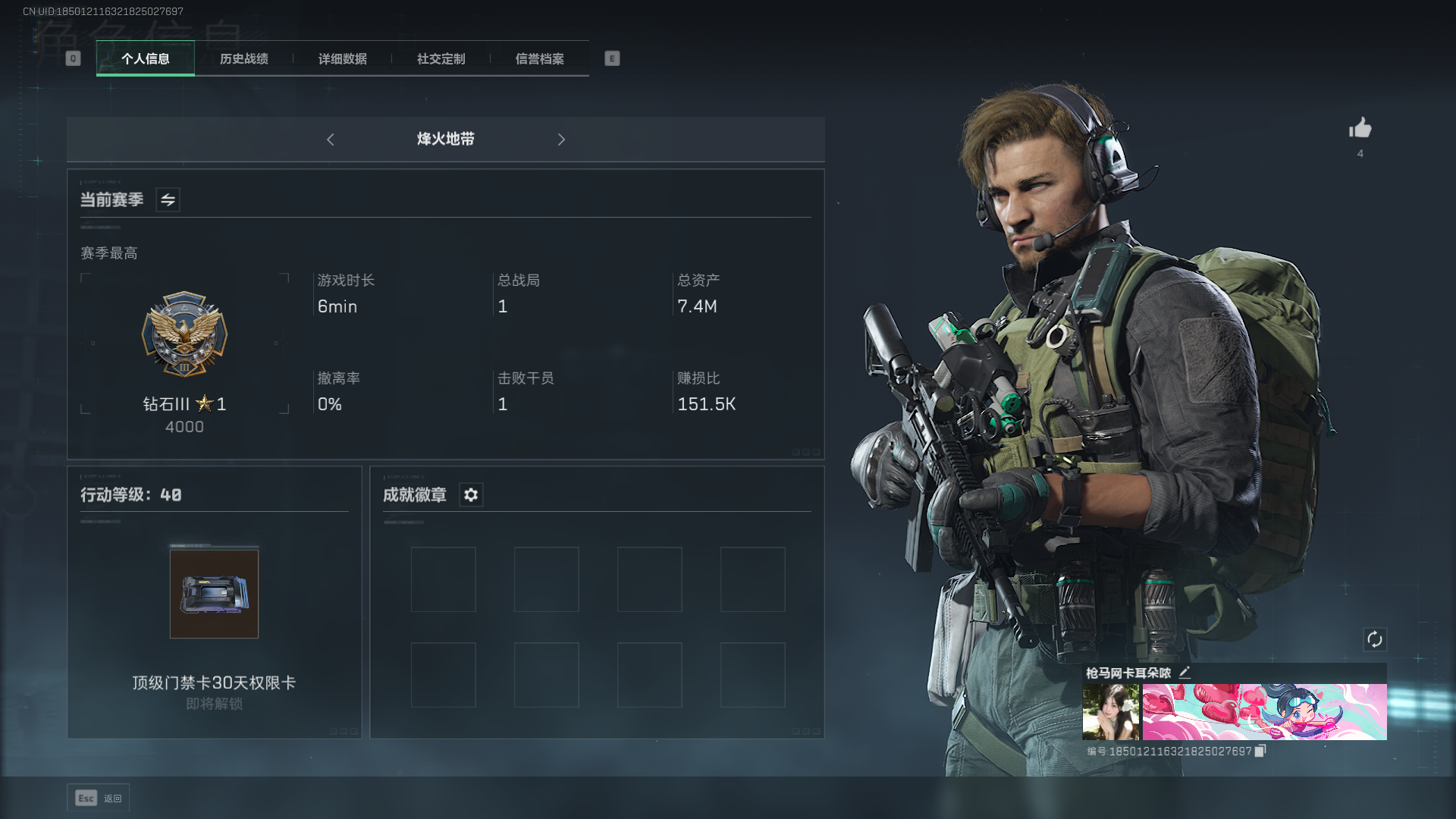Viewport: 1456px width, 819px height.
Task: Copy the player ID number
Action: click(1260, 751)
